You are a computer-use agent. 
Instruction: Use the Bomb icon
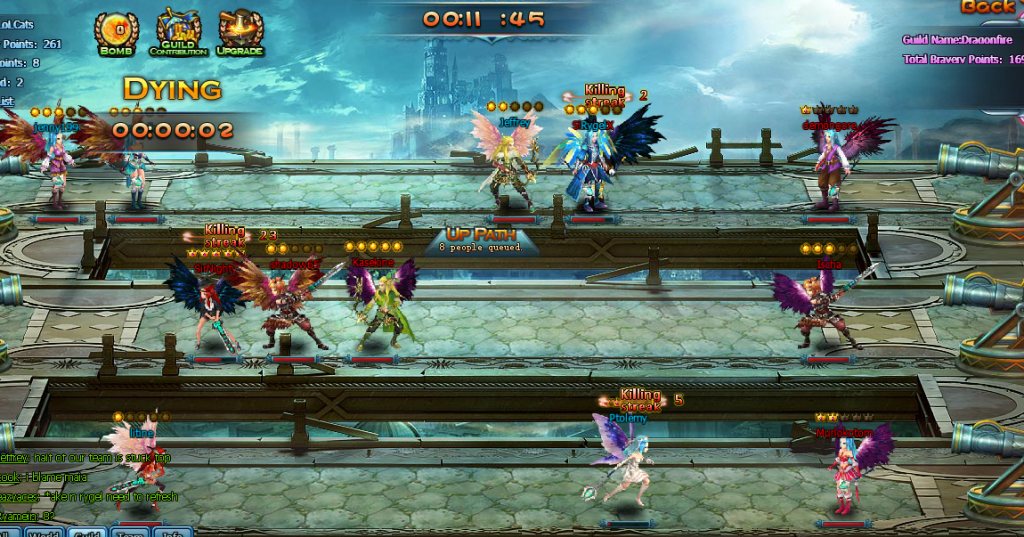[x=117, y=31]
